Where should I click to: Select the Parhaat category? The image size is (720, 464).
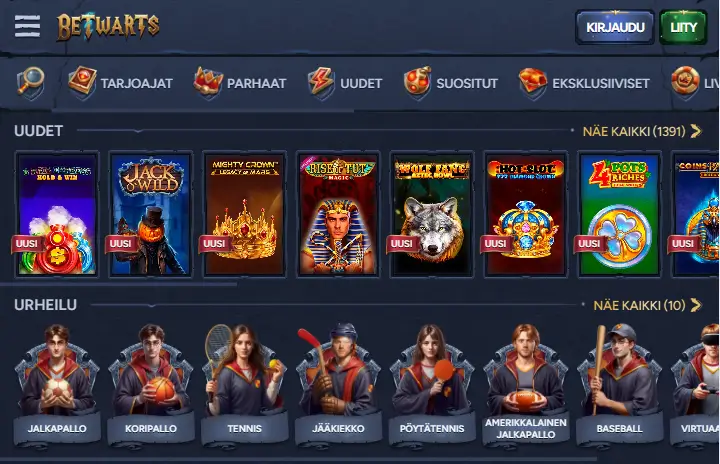click(240, 83)
